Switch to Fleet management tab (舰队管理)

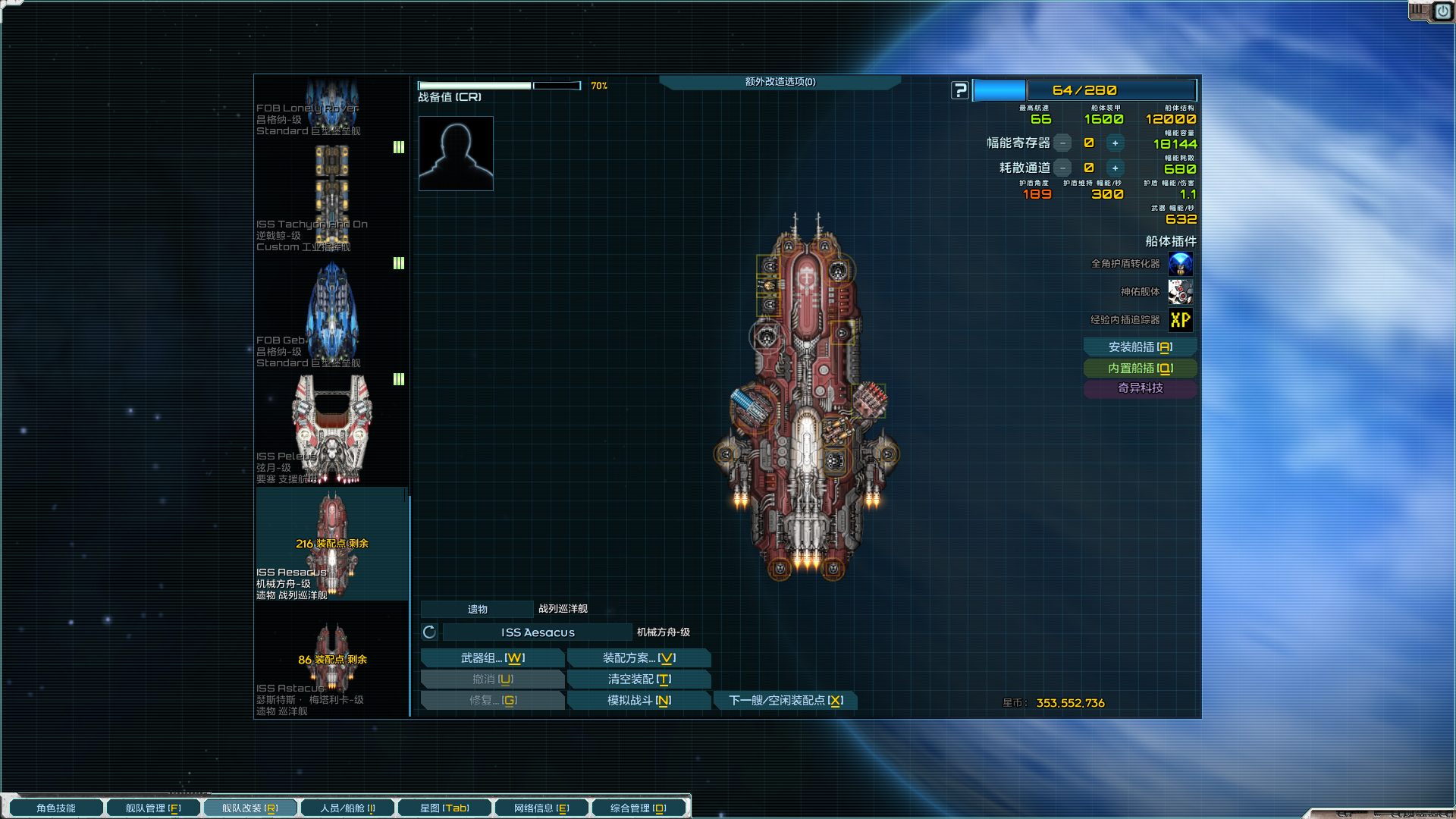(x=153, y=808)
